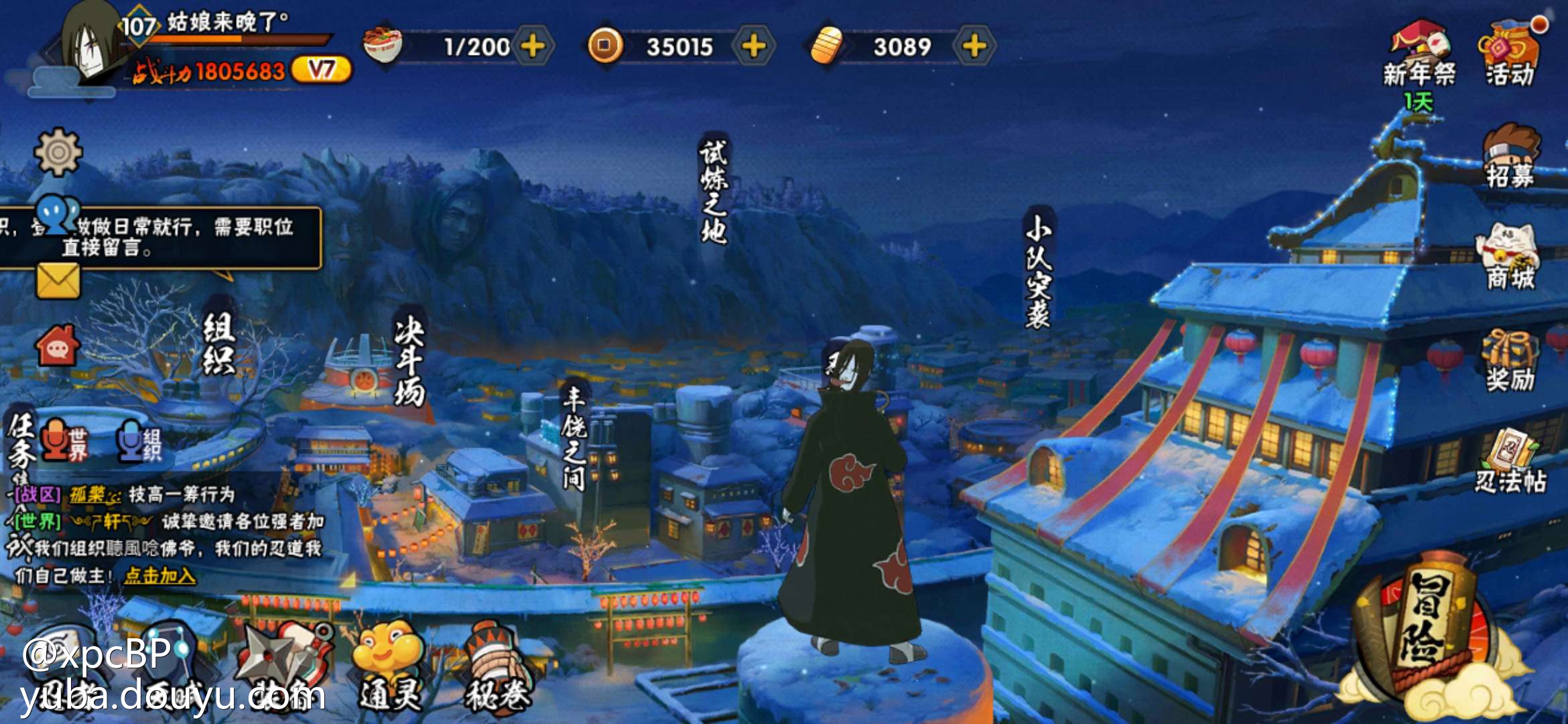Open the 活动 events menu
1568x724 pixels.
point(1510,55)
